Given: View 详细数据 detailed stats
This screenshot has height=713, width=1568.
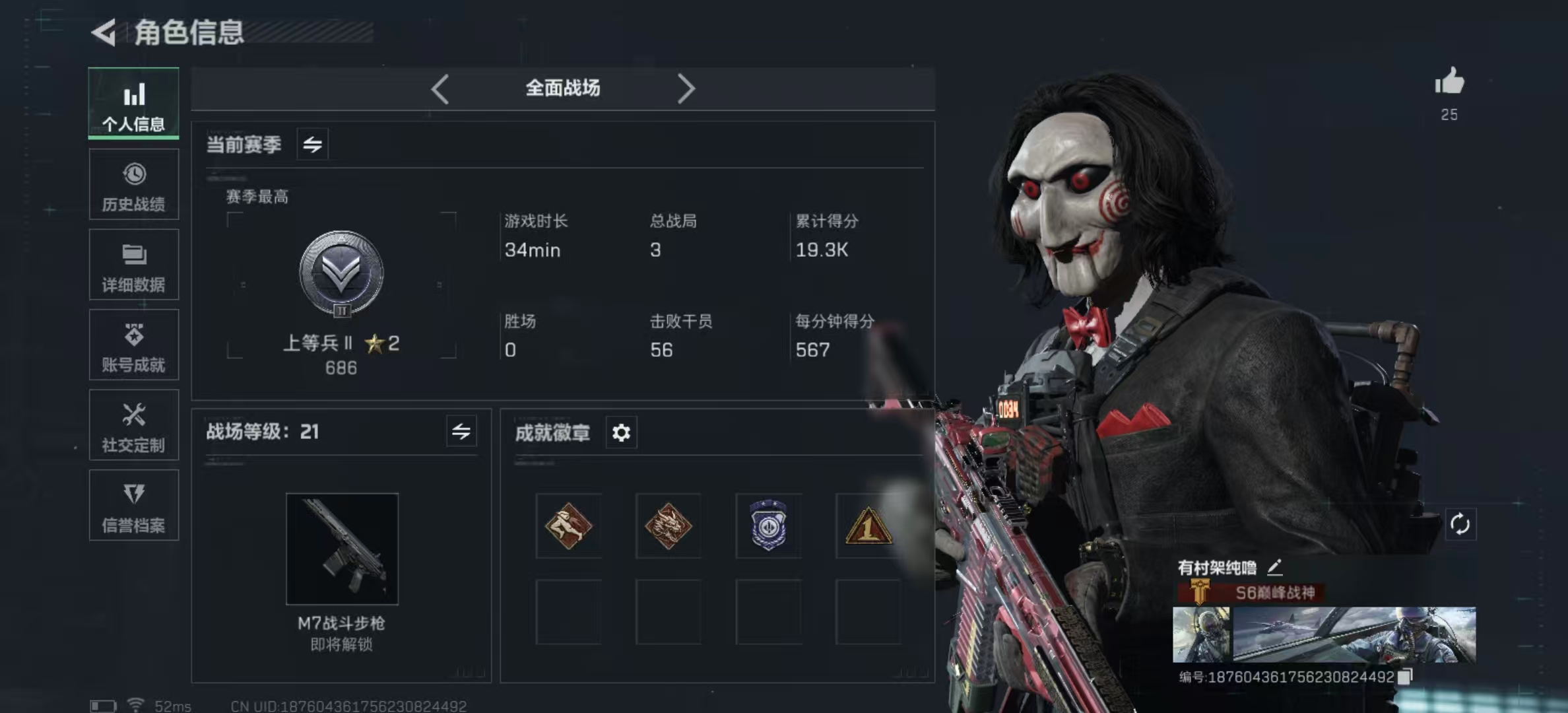Looking at the screenshot, I should 134,265.
